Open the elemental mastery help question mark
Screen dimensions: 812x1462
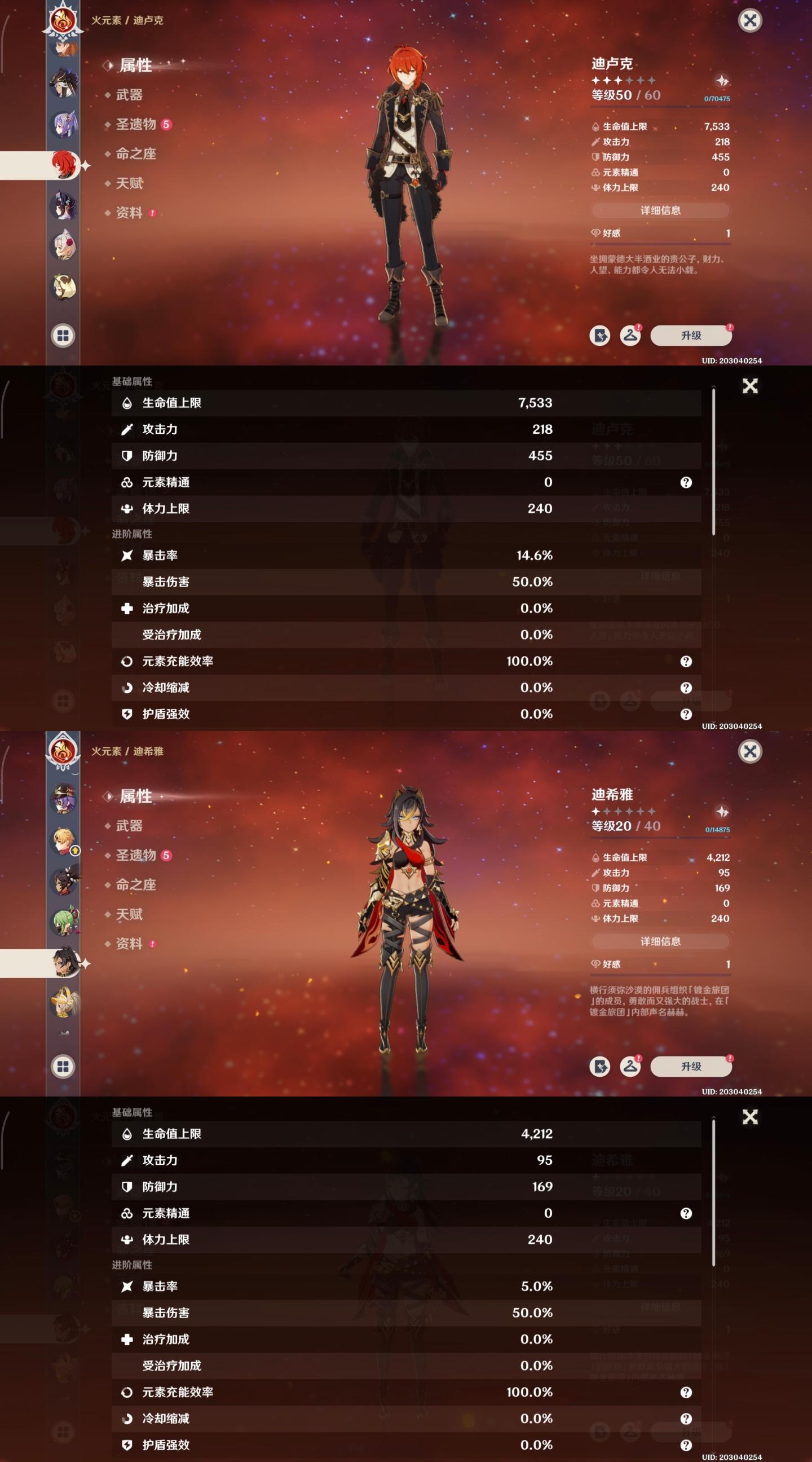tap(687, 482)
